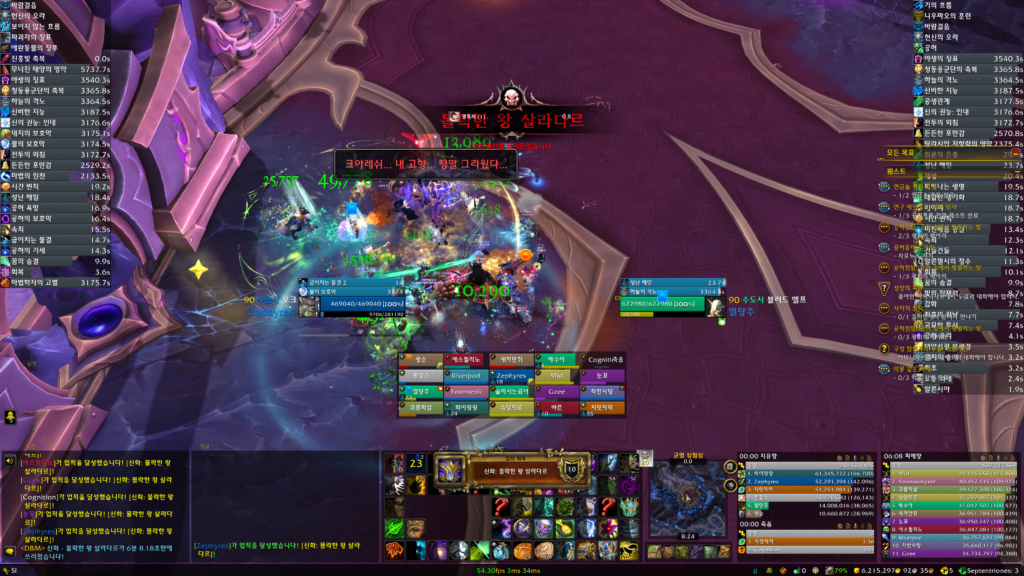
Task: Click the achievement alert popup
Action: point(512,470)
